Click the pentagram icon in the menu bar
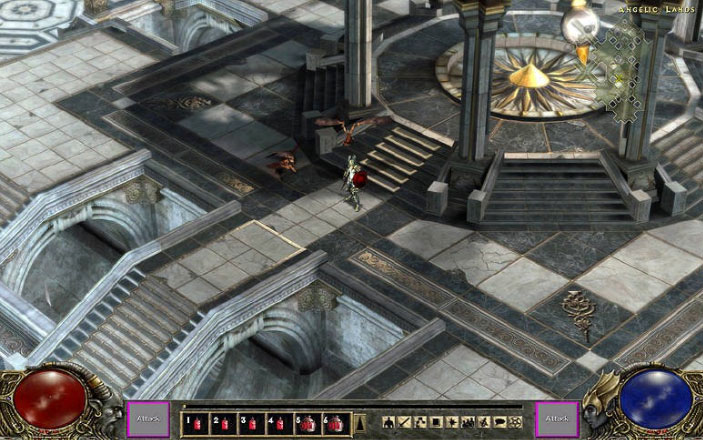 click(x=515, y=423)
